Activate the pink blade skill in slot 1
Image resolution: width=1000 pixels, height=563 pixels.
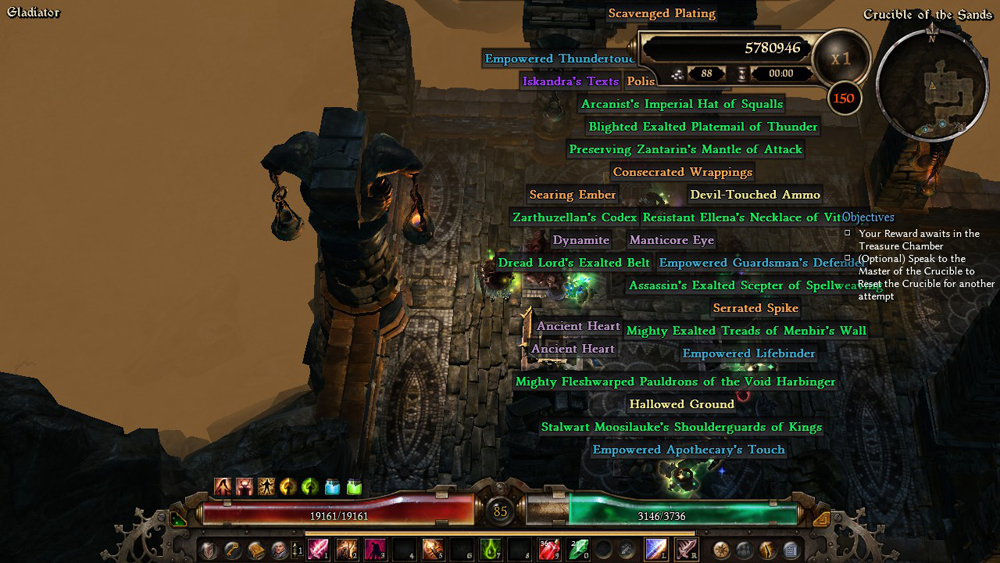click(318, 549)
